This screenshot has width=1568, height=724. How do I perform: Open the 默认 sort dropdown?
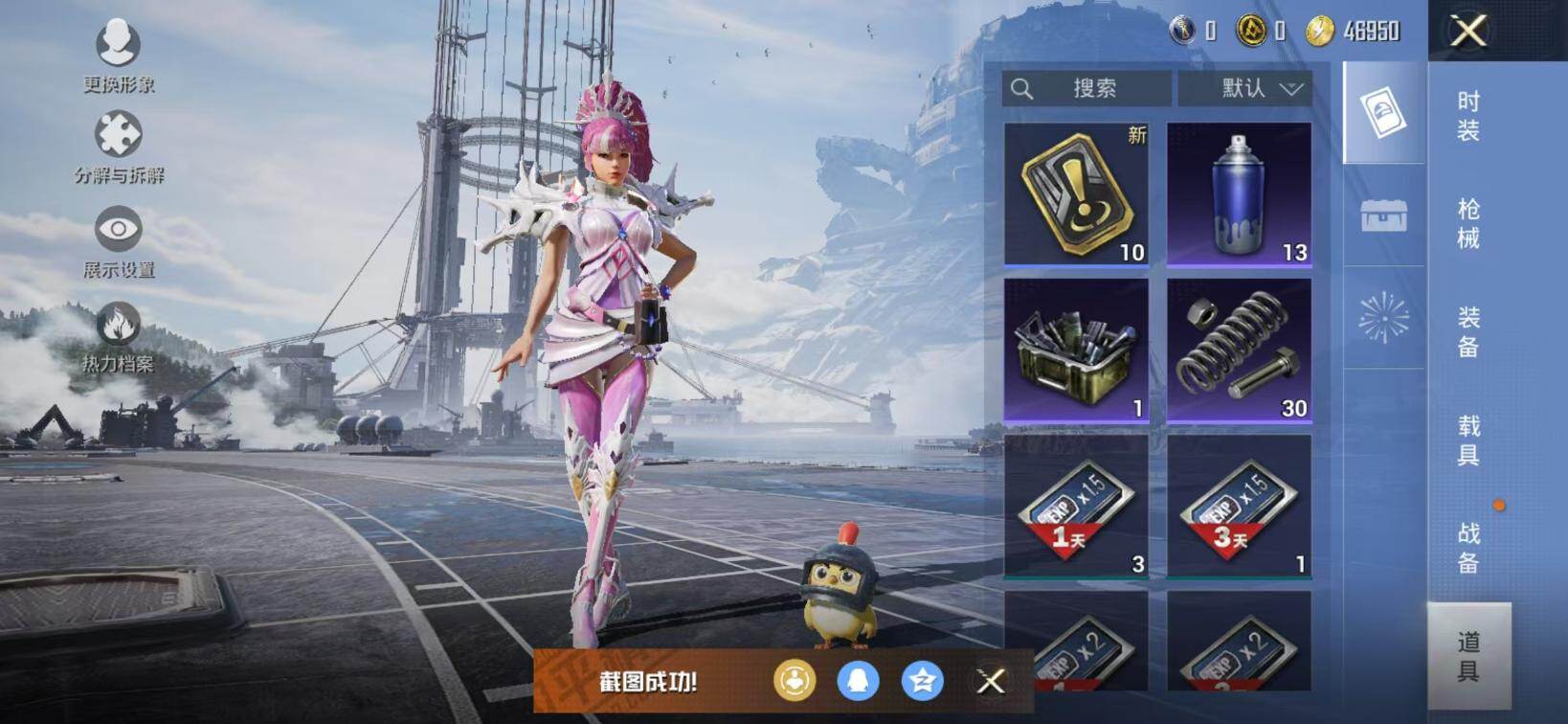(1243, 89)
